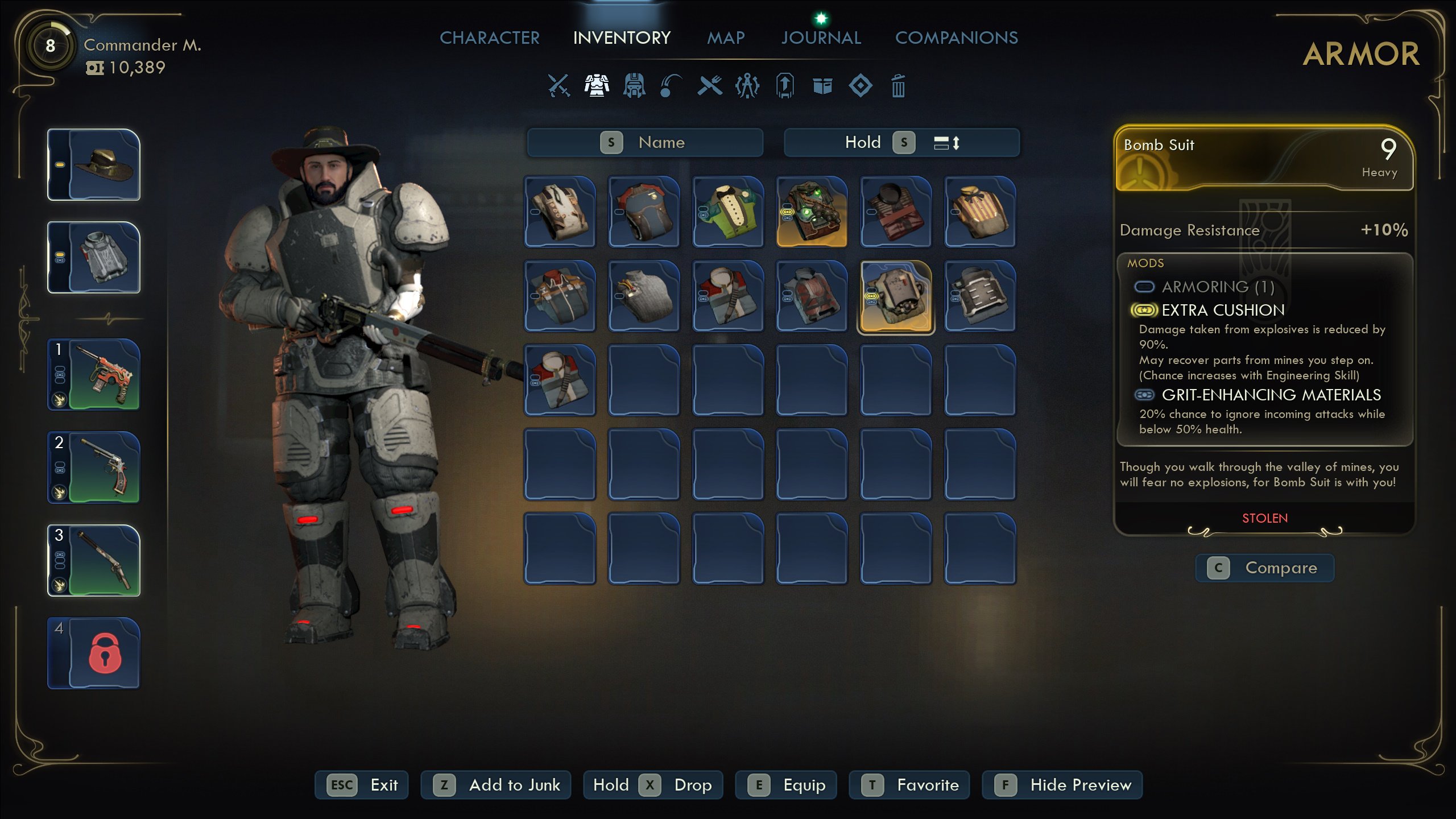Select the orange pistol in weapon slot 1

click(x=94, y=375)
